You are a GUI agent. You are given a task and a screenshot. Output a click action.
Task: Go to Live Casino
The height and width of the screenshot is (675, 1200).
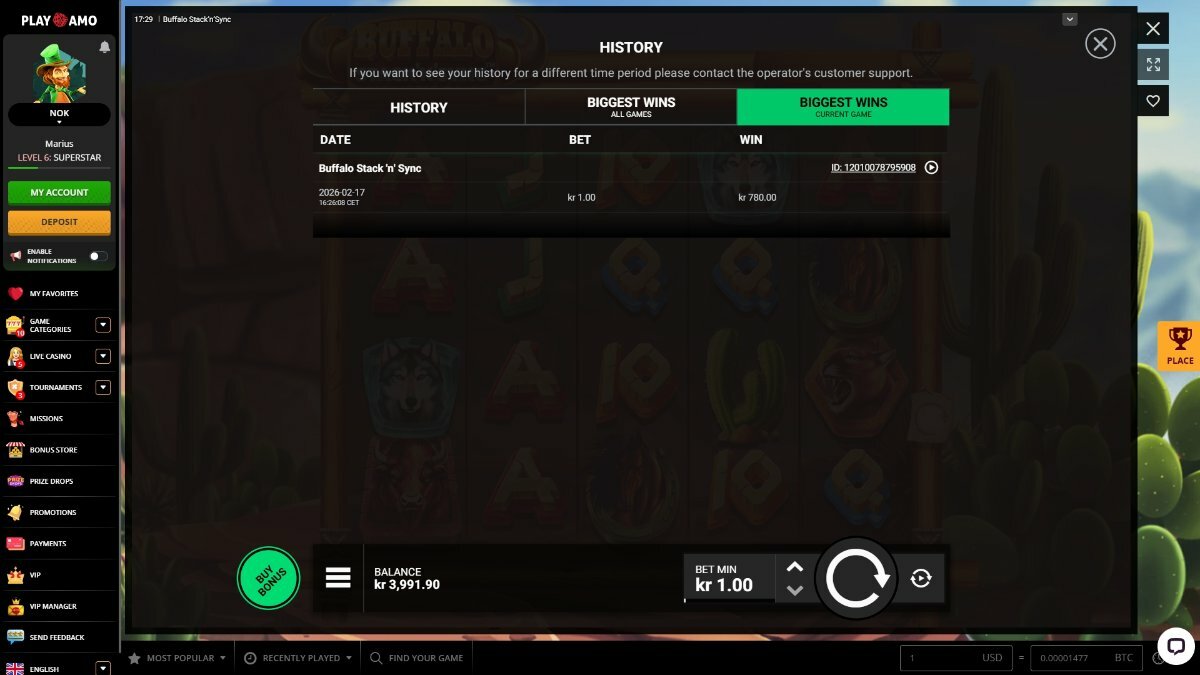click(x=50, y=356)
